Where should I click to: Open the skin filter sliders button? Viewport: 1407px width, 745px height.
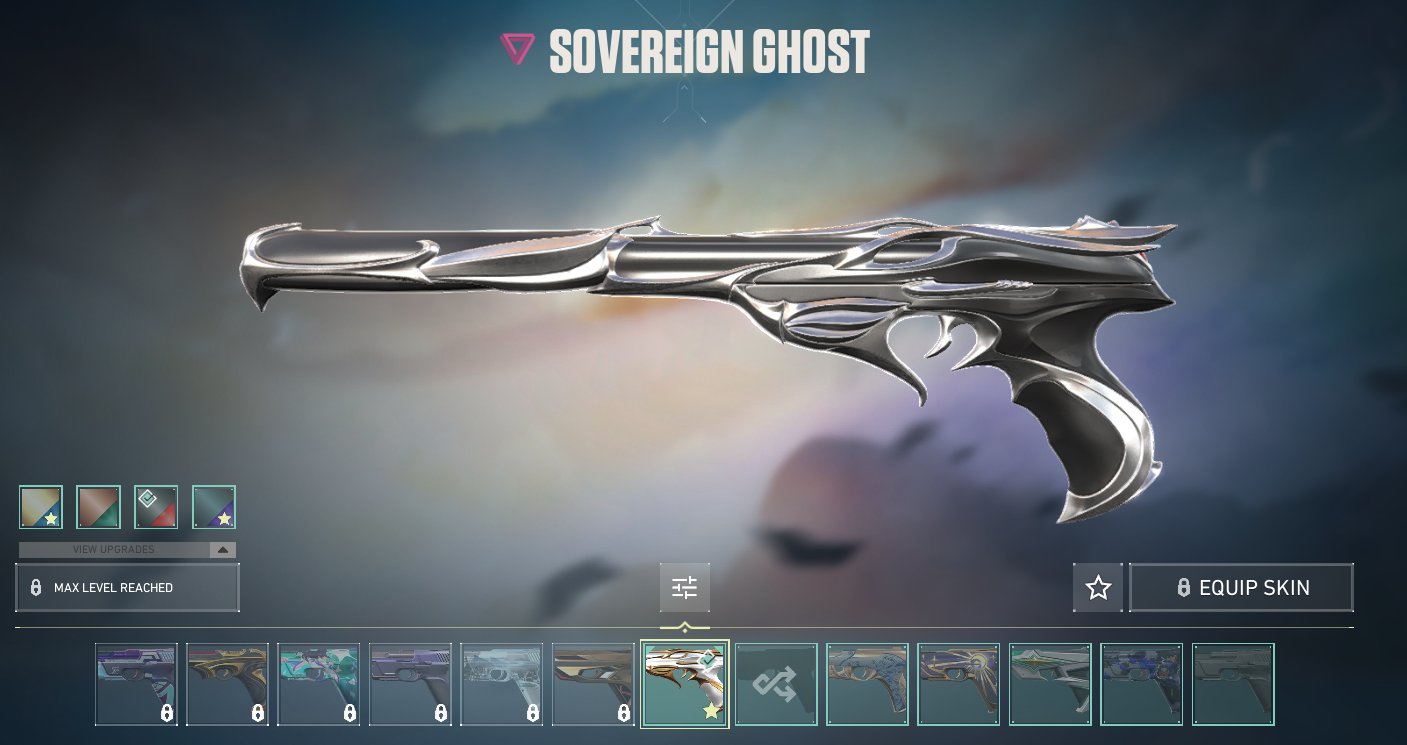click(685, 588)
